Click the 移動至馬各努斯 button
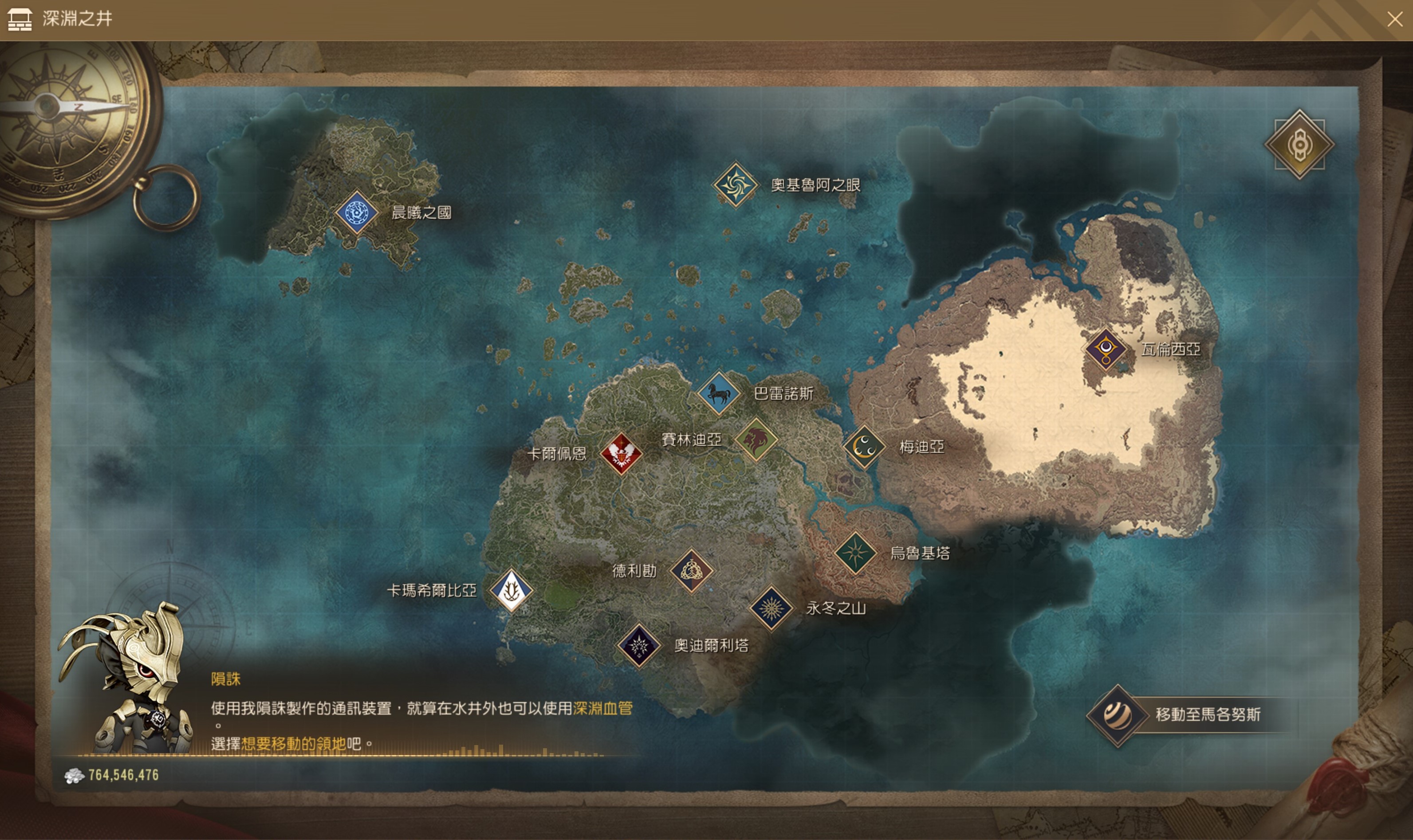Viewport: 1413px width, 840px height. pyautogui.click(x=1194, y=715)
